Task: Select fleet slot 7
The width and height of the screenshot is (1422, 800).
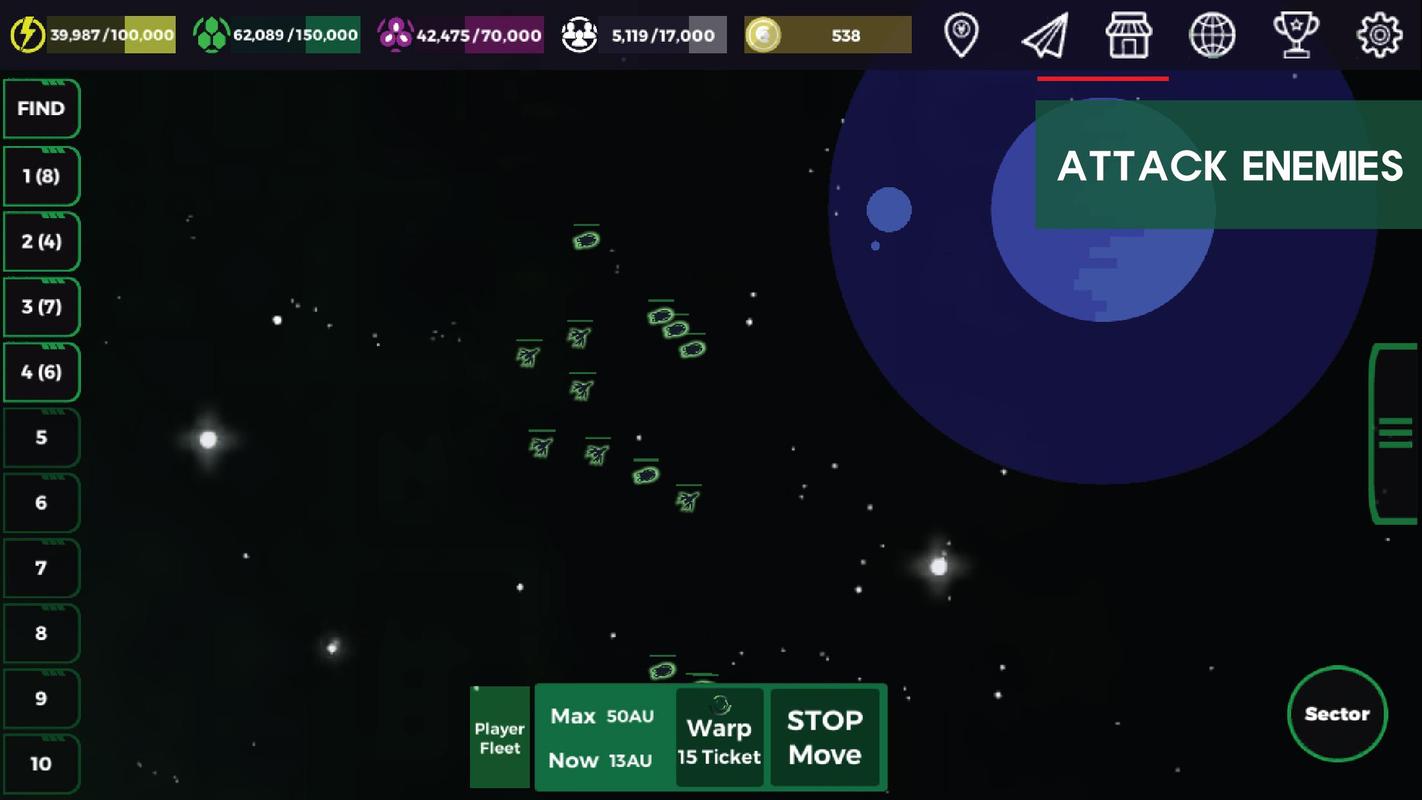Action: pyautogui.click(x=41, y=568)
